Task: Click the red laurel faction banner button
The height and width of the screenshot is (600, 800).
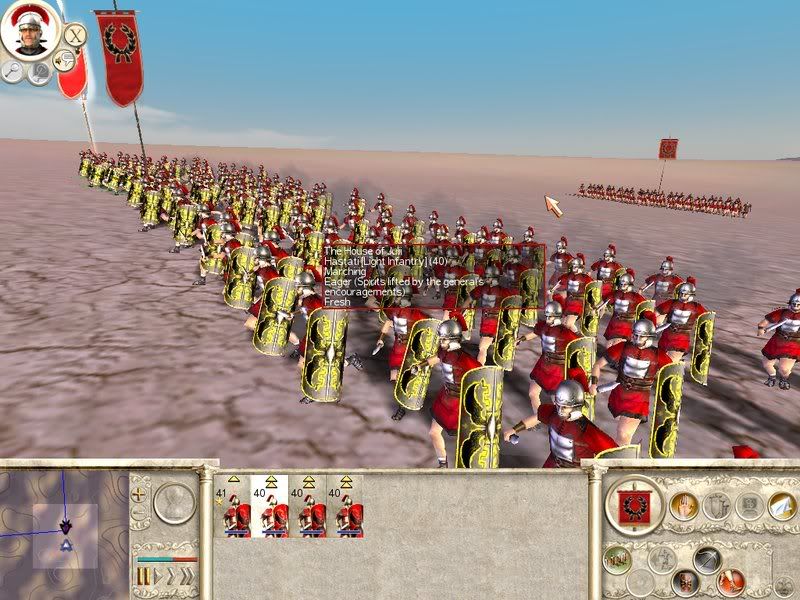Action: [x=633, y=508]
